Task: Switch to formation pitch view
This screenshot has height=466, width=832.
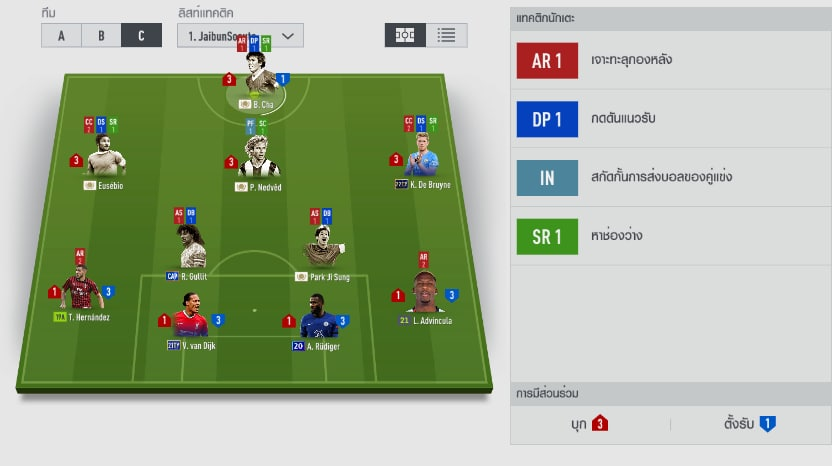Action: [405, 35]
